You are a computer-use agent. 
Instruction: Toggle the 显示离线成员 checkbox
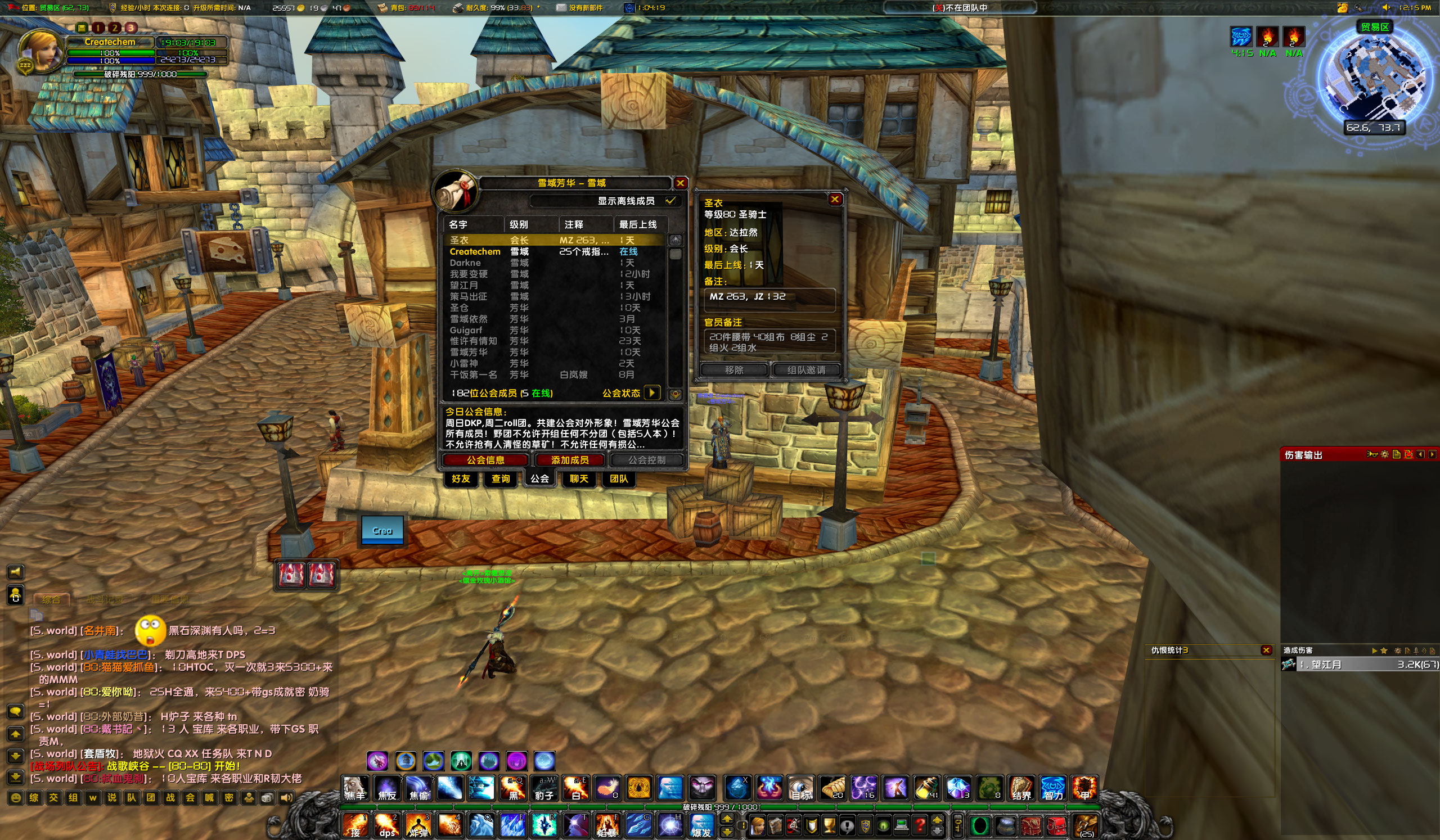coord(672,201)
